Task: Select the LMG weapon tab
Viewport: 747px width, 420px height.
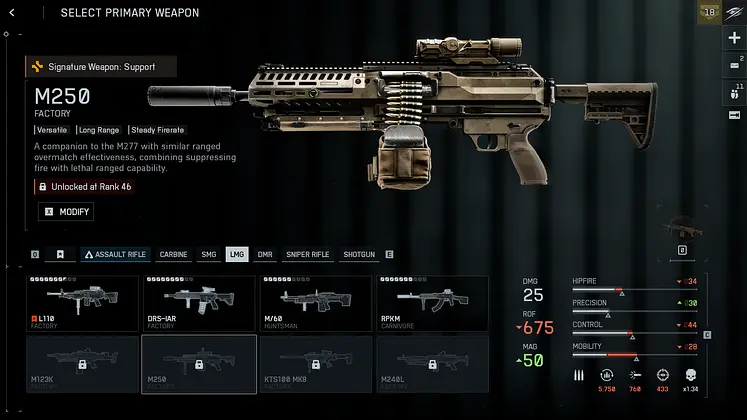Action: [236, 254]
